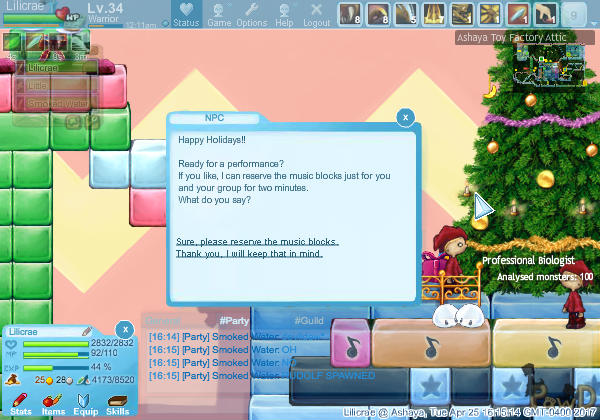Open the Status menu
600x420 pixels.
[186, 14]
